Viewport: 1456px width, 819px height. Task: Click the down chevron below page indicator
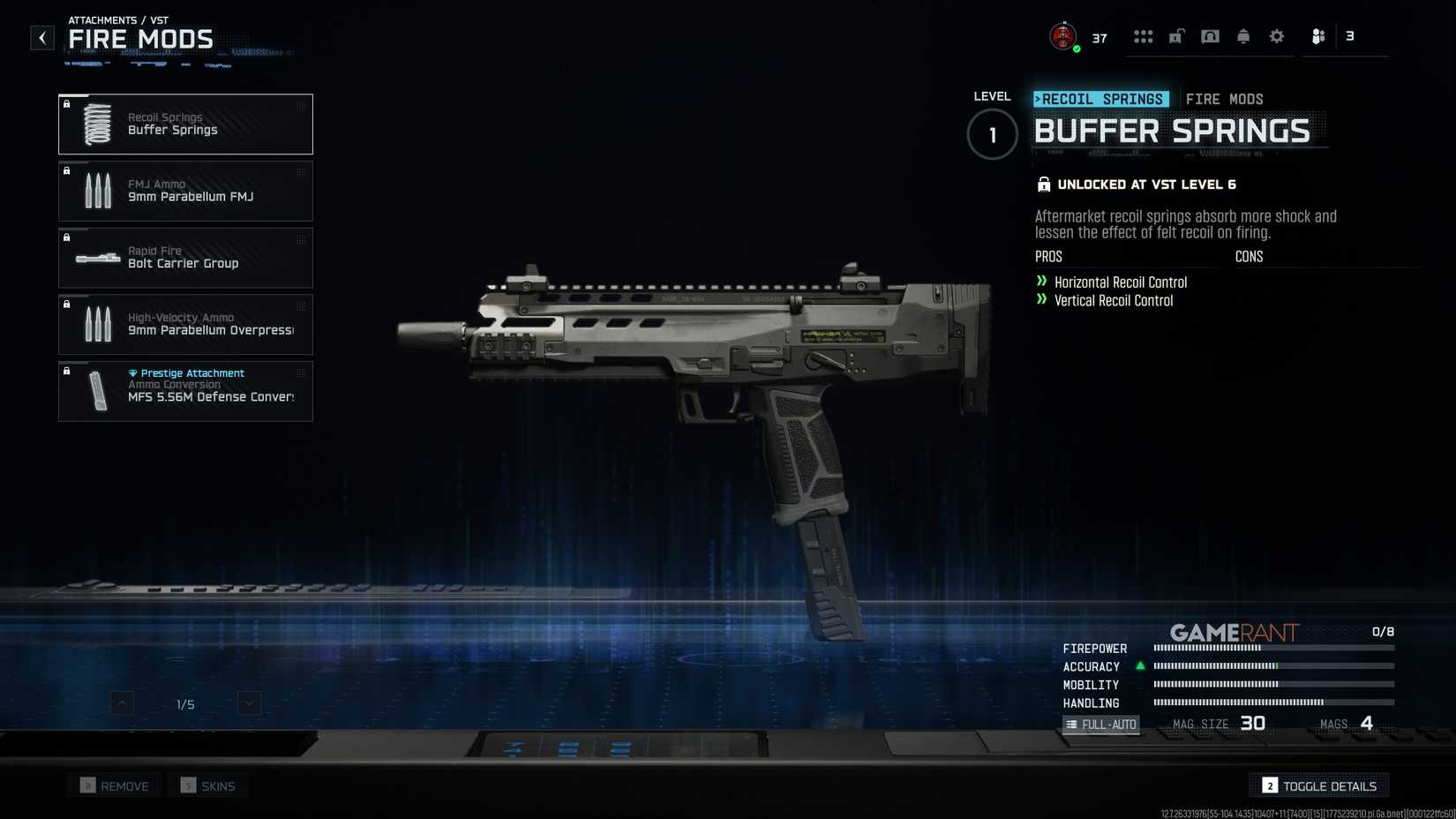(249, 703)
